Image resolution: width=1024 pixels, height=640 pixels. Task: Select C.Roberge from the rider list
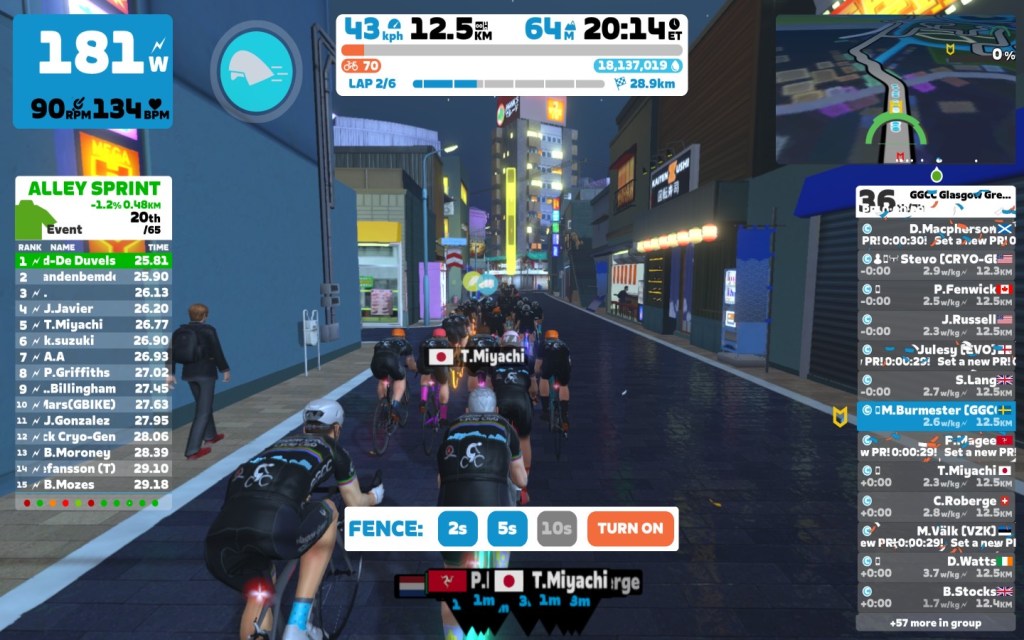click(936, 506)
